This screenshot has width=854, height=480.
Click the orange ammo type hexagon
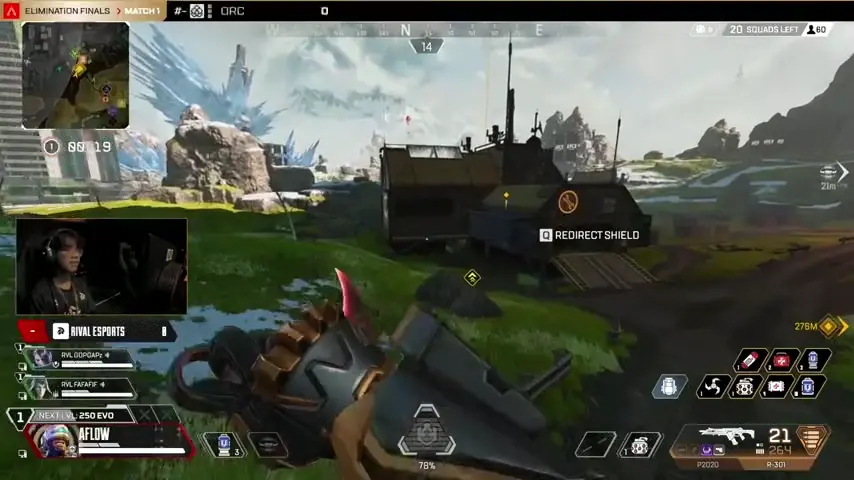click(812, 440)
